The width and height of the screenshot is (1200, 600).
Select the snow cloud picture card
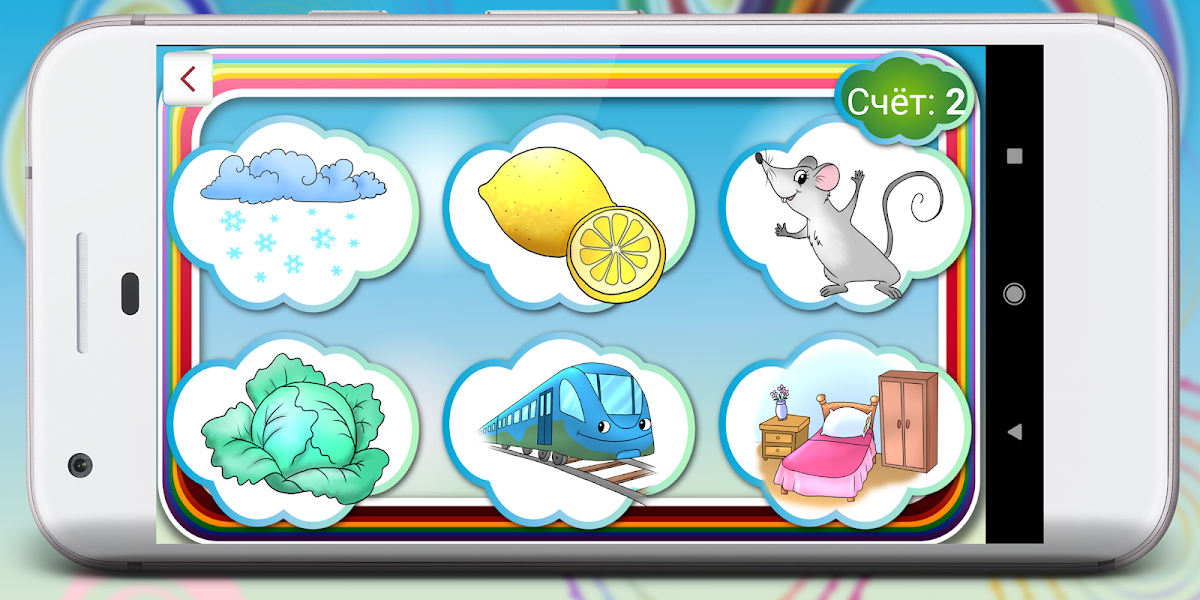pos(292,215)
